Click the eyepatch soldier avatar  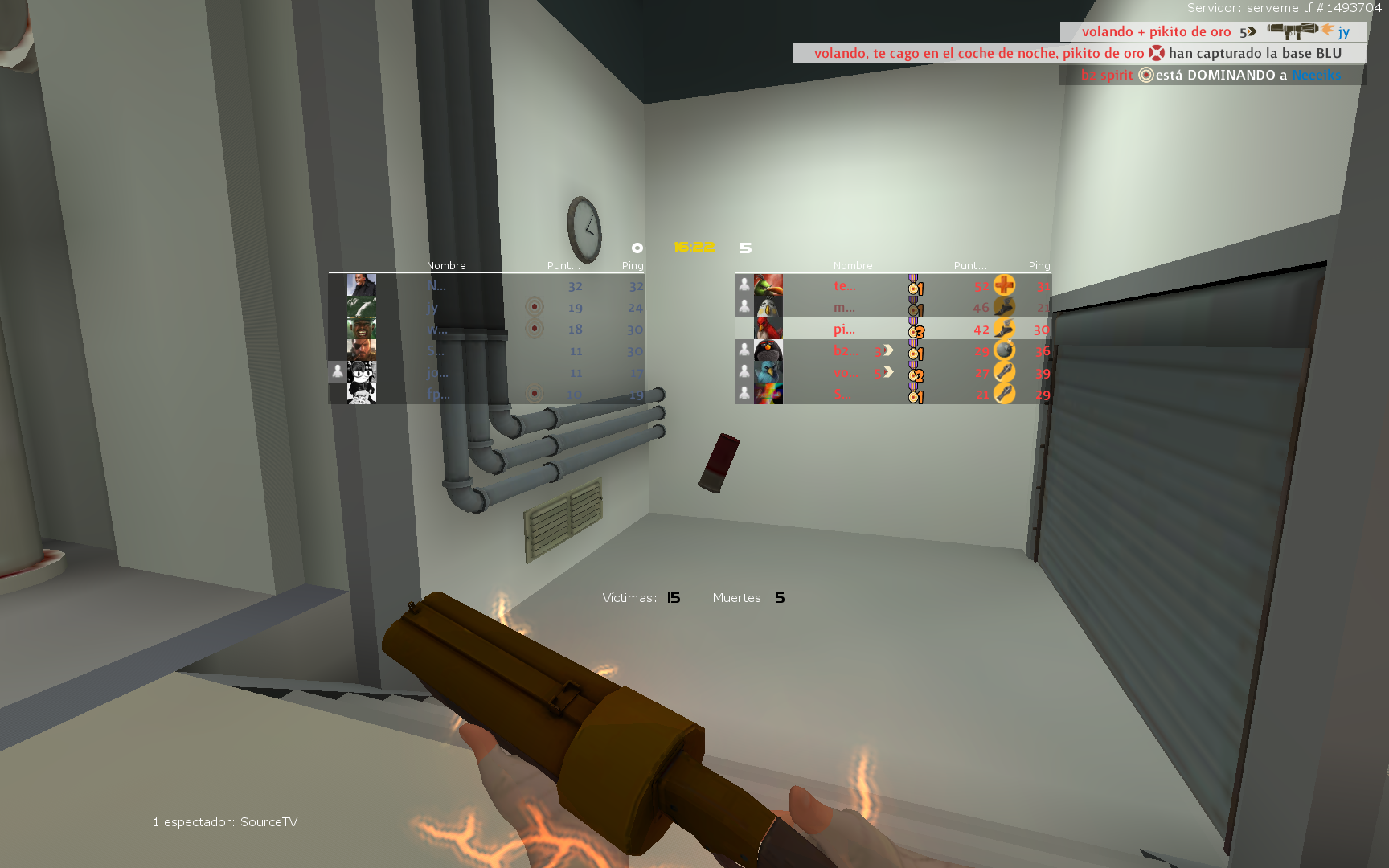[x=362, y=350]
